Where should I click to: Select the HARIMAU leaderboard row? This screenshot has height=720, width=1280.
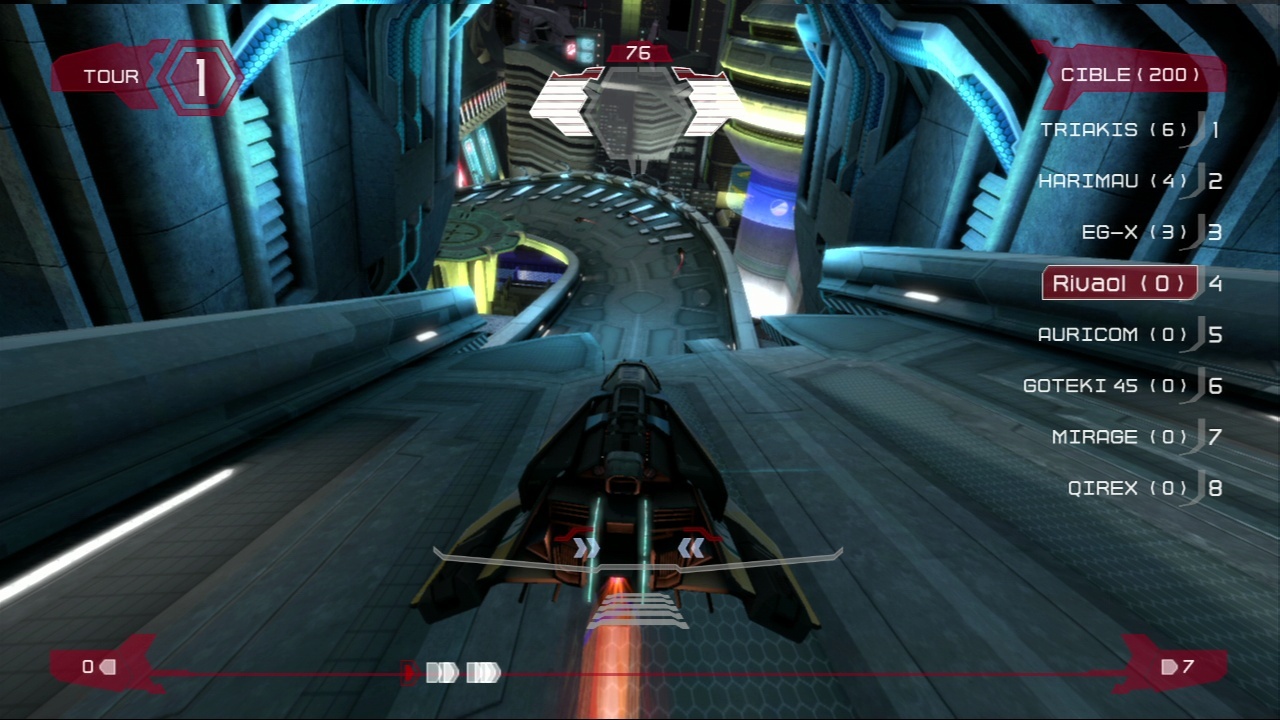click(1113, 181)
